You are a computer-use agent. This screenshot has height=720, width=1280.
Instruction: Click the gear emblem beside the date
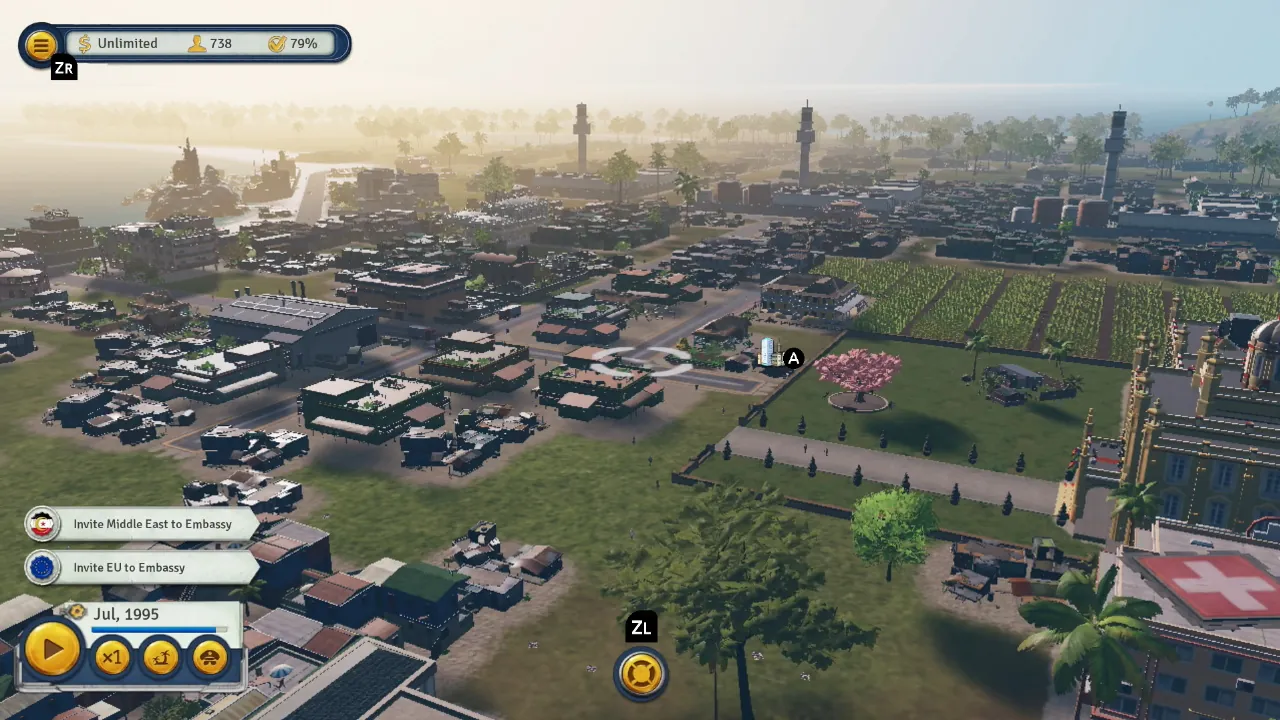tap(78, 613)
